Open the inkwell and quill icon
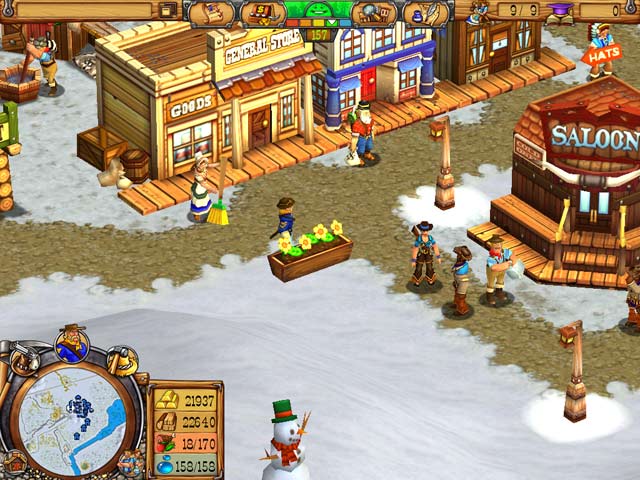 pyautogui.click(x=425, y=13)
